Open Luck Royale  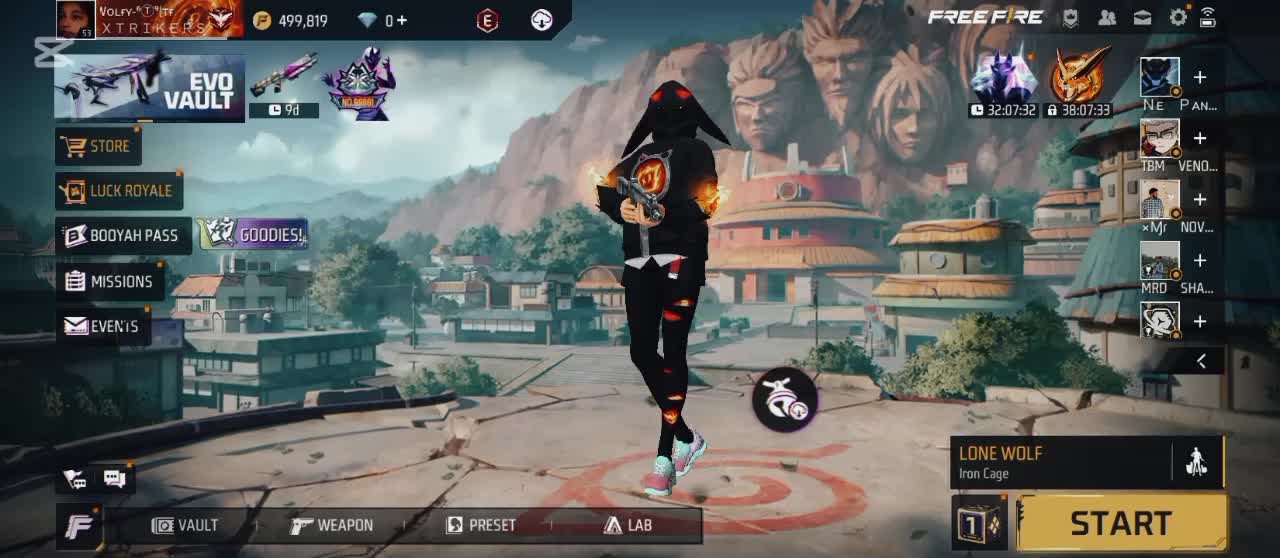coord(118,191)
